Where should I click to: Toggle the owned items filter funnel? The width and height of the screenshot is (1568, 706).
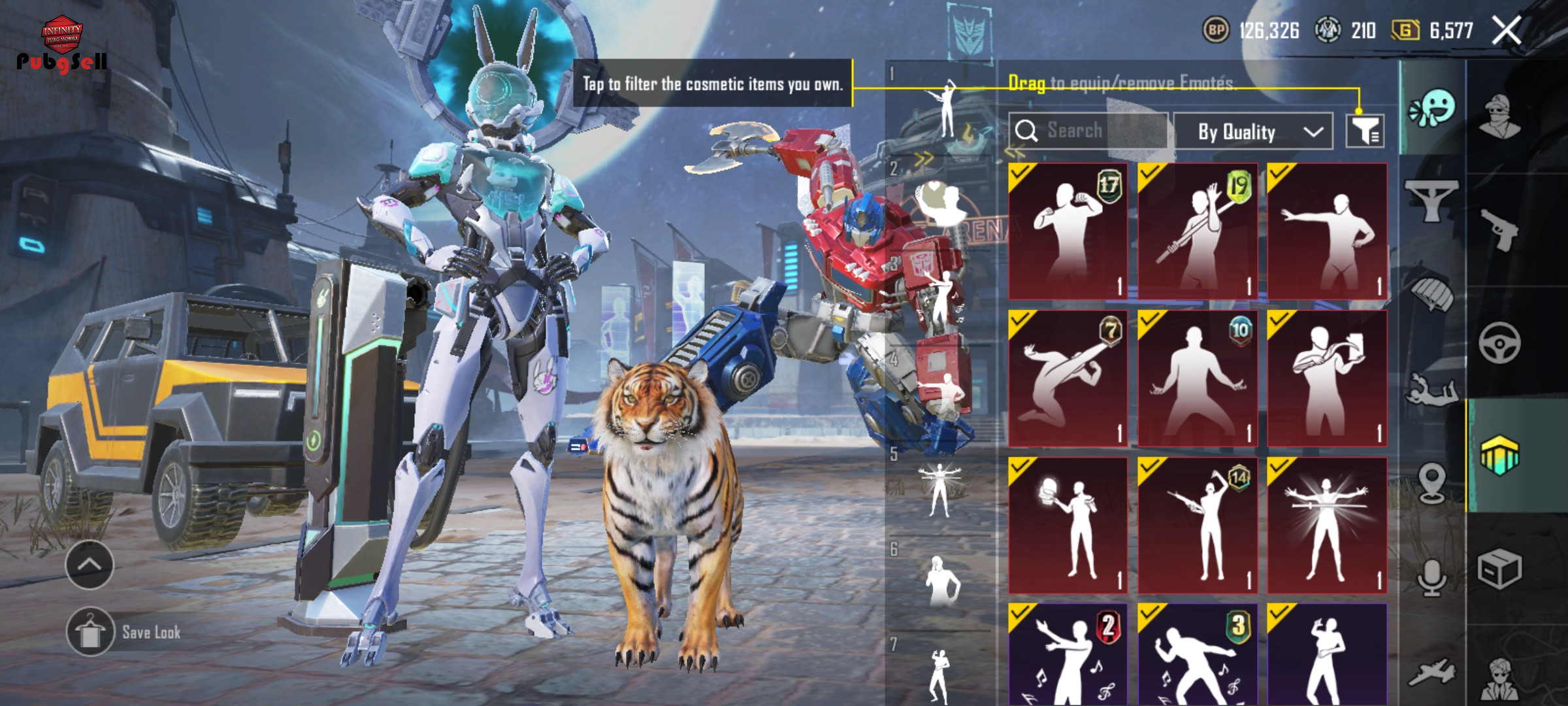click(x=1365, y=131)
